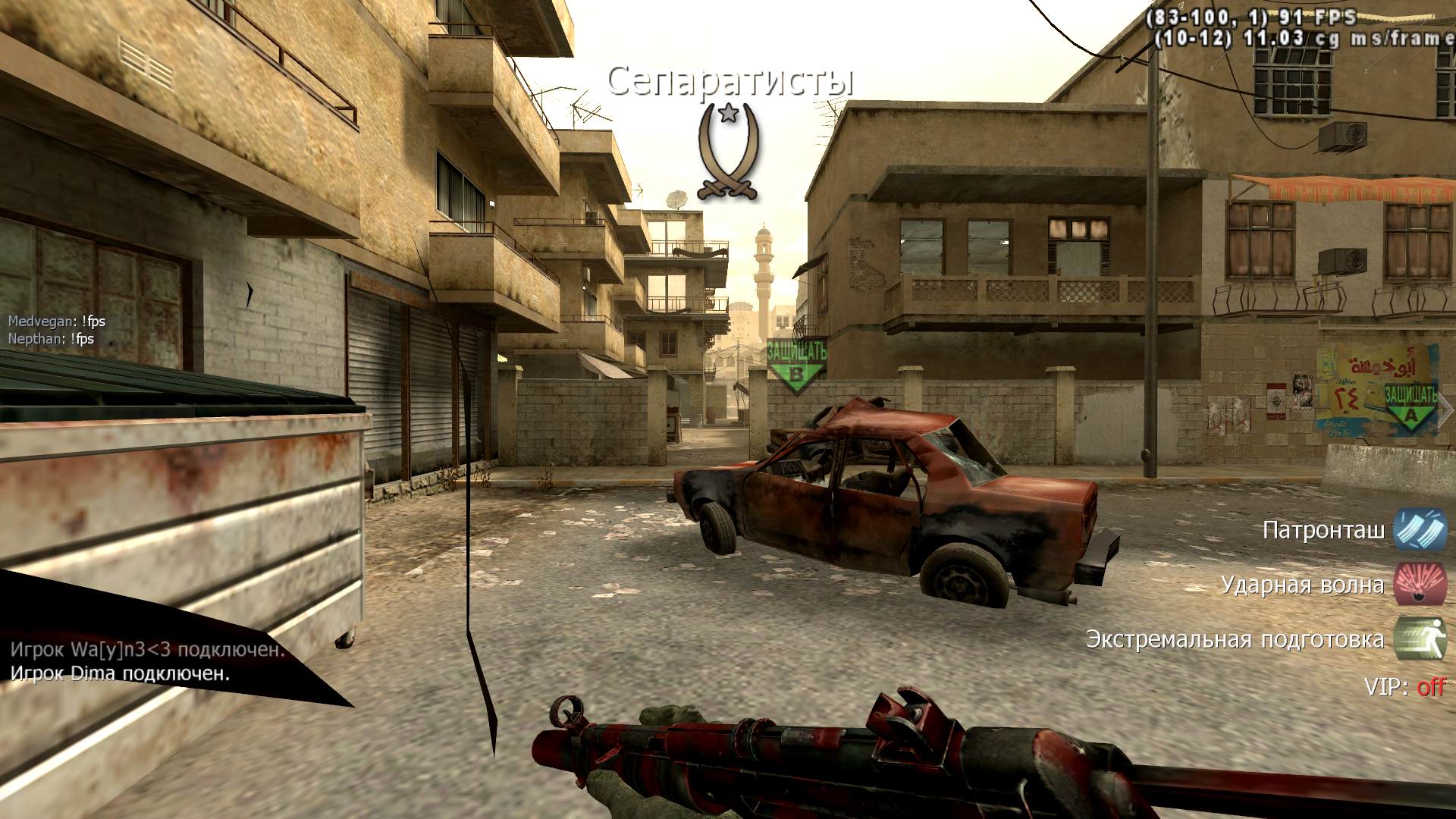Click the Патронташ perk icon
Viewport: 1456px width, 819px height.
(1420, 529)
